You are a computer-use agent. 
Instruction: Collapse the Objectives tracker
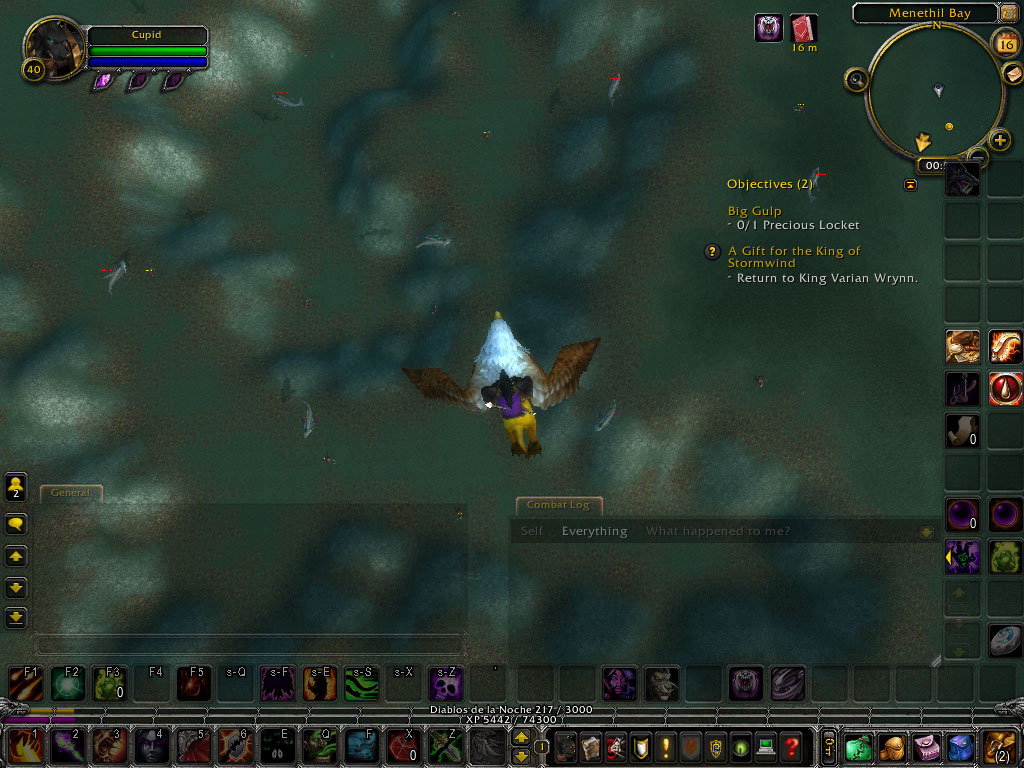[910, 185]
